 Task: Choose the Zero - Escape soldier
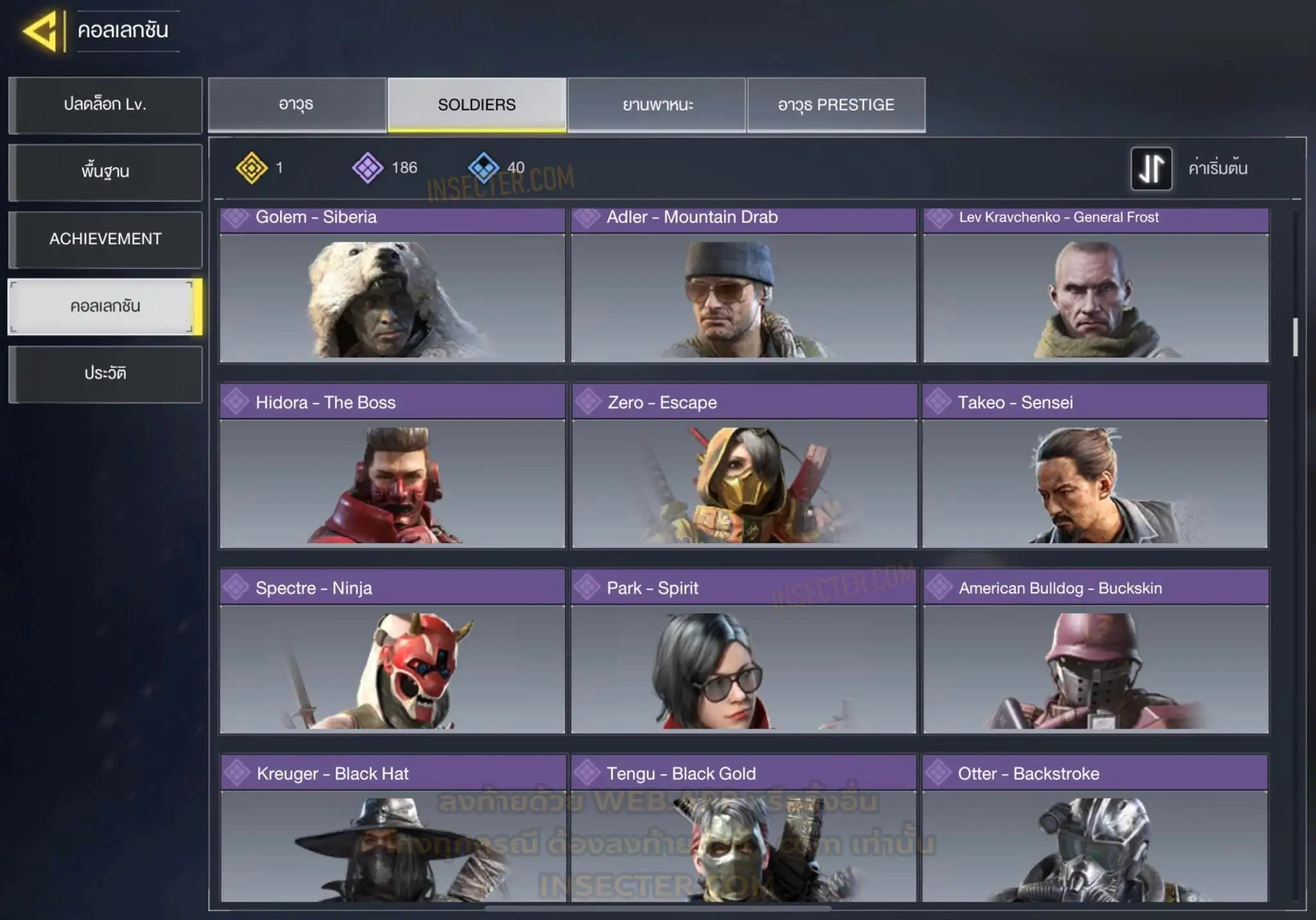click(x=743, y=466)
